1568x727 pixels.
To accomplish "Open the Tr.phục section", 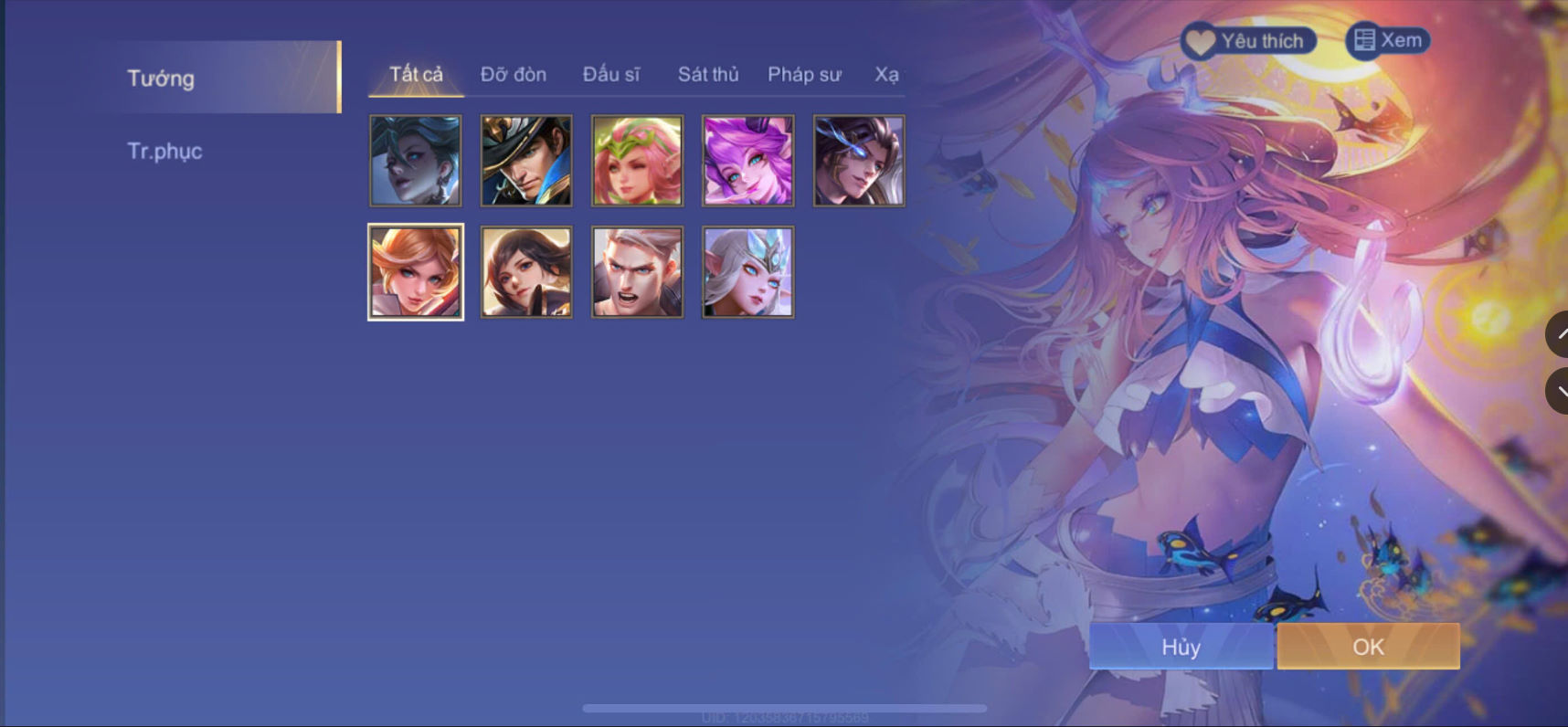I will point(165,151).
